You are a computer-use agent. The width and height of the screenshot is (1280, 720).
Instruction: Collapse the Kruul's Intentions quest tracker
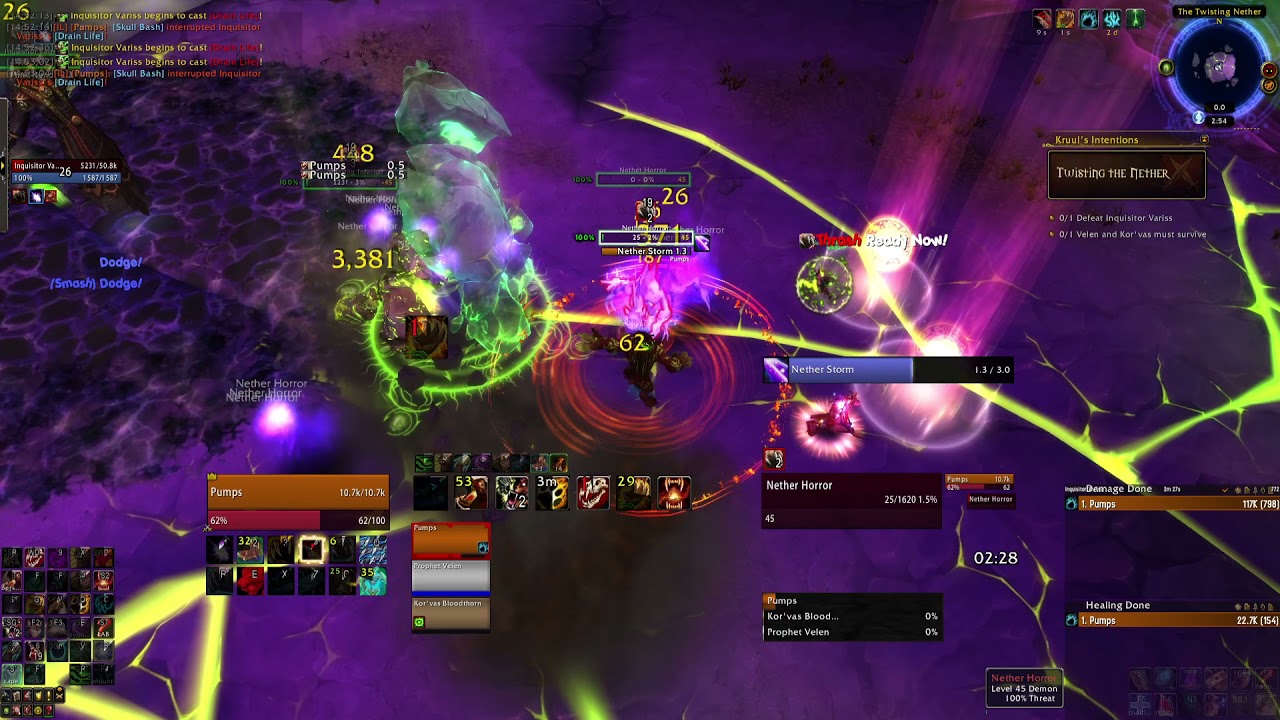tap(1203, 140)
